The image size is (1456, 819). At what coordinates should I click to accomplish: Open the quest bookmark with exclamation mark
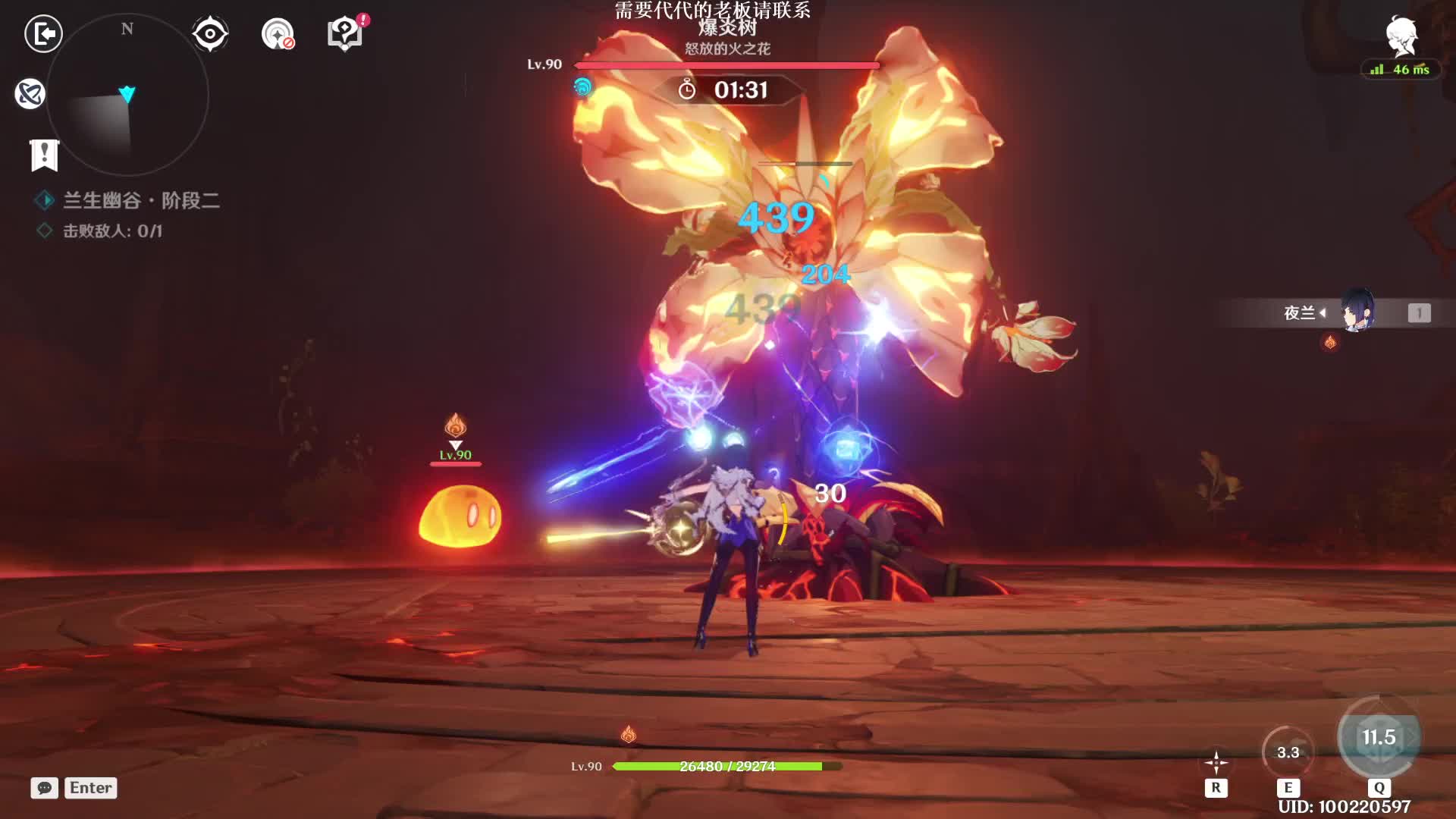[x=44, y=155]
